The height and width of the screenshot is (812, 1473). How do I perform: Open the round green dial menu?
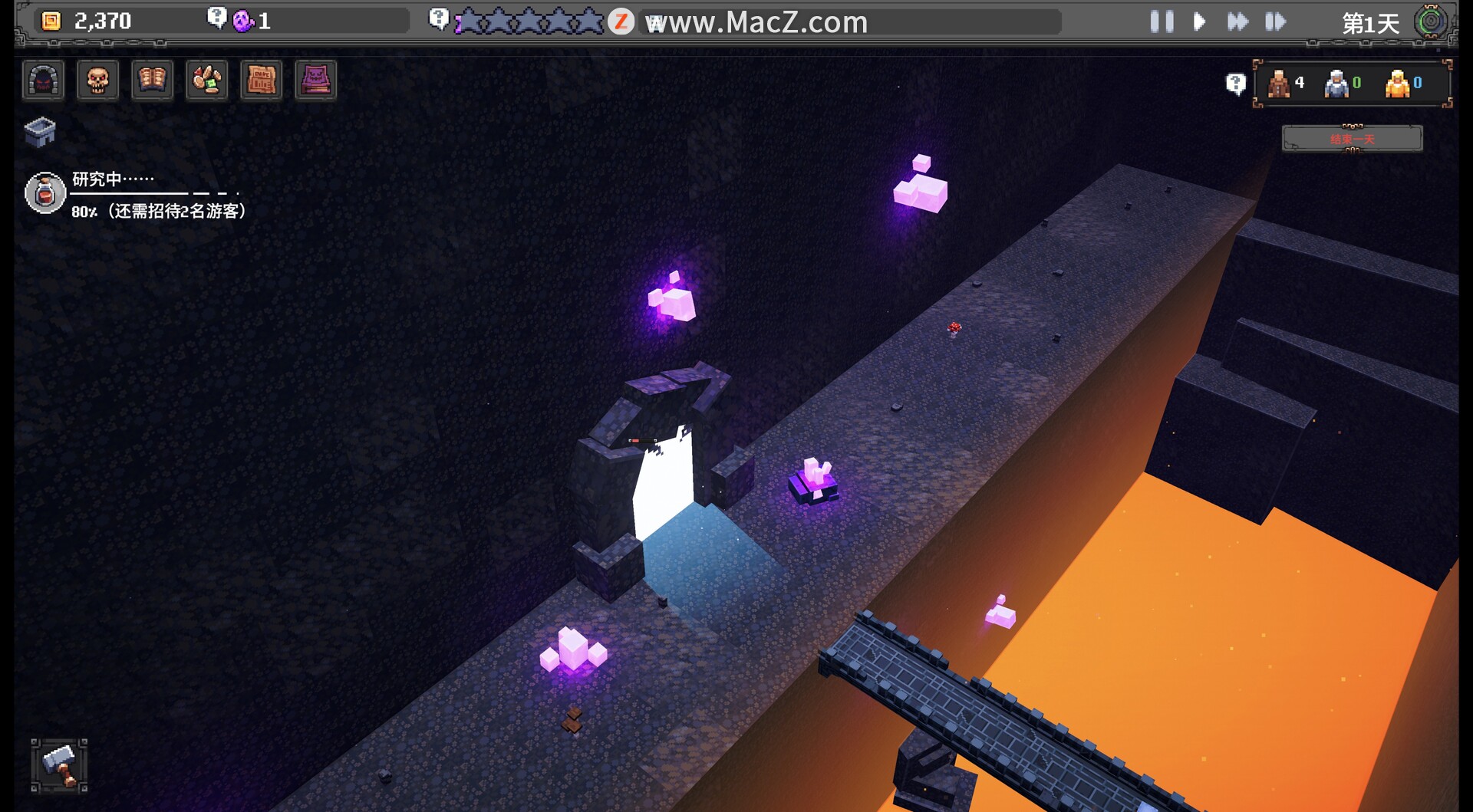point(1431,21)
